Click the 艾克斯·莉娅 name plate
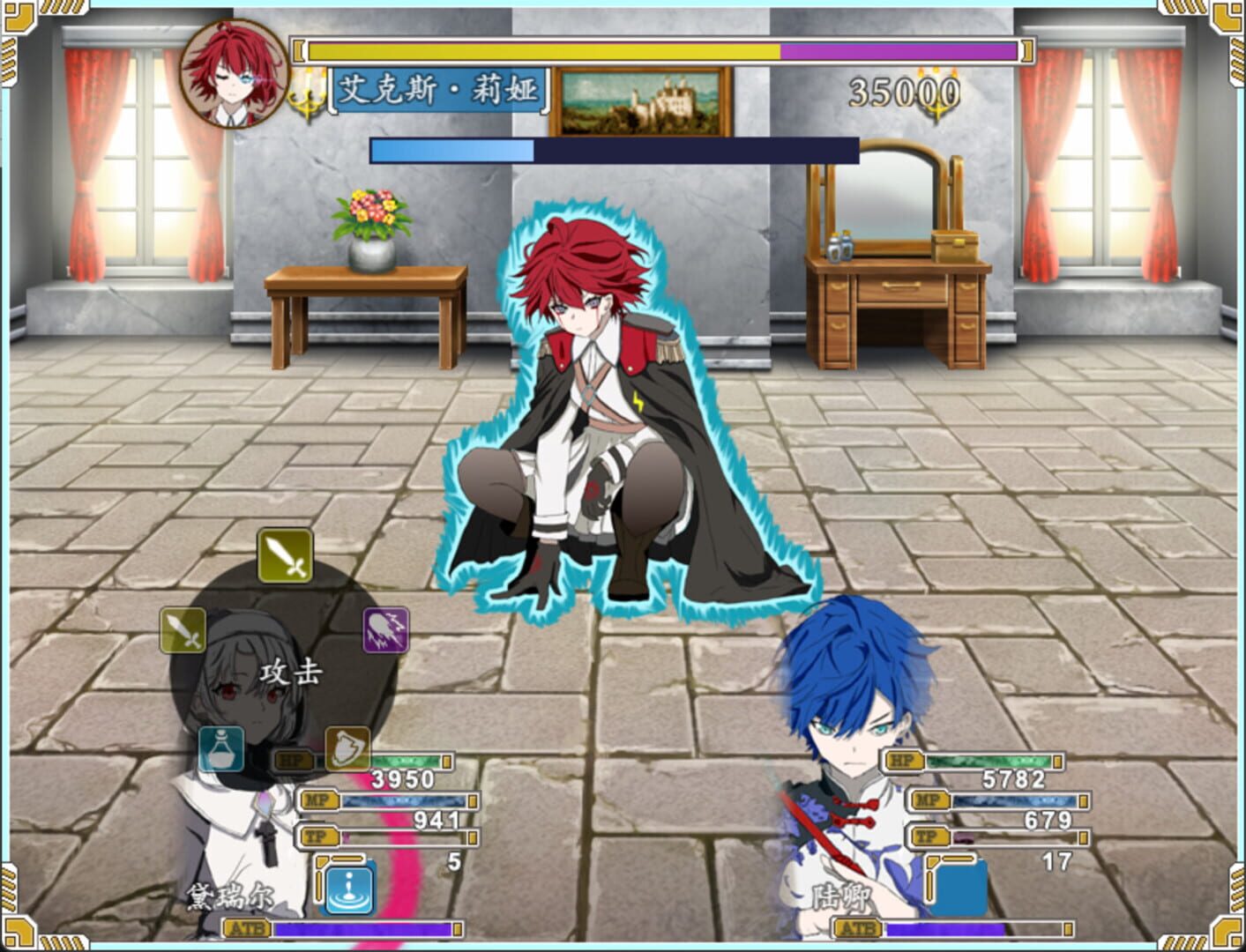The width and height of the screenshot is (1246, 952). tap(438, 89)
